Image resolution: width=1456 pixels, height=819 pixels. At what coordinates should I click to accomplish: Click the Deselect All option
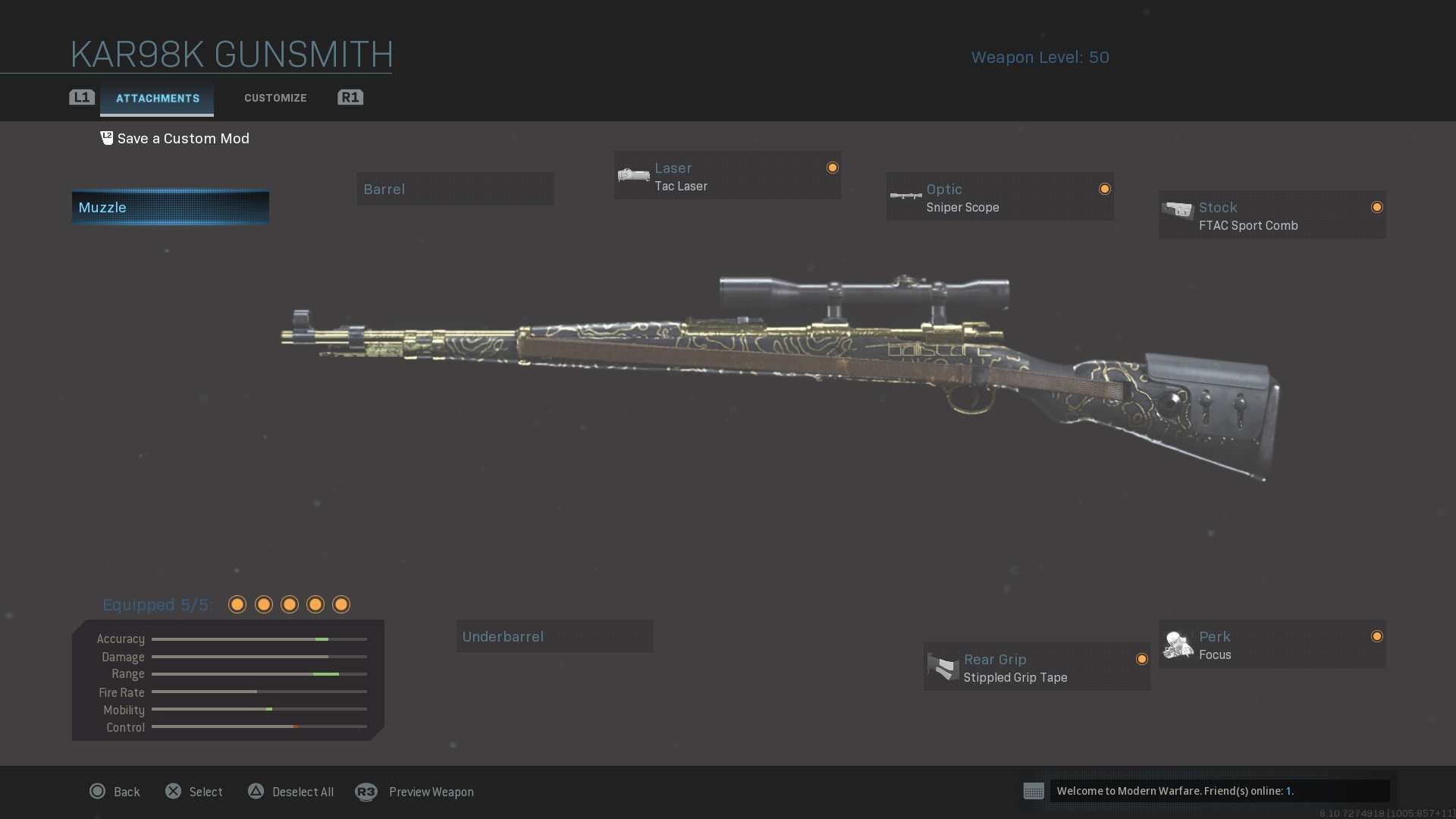point(291,792)
